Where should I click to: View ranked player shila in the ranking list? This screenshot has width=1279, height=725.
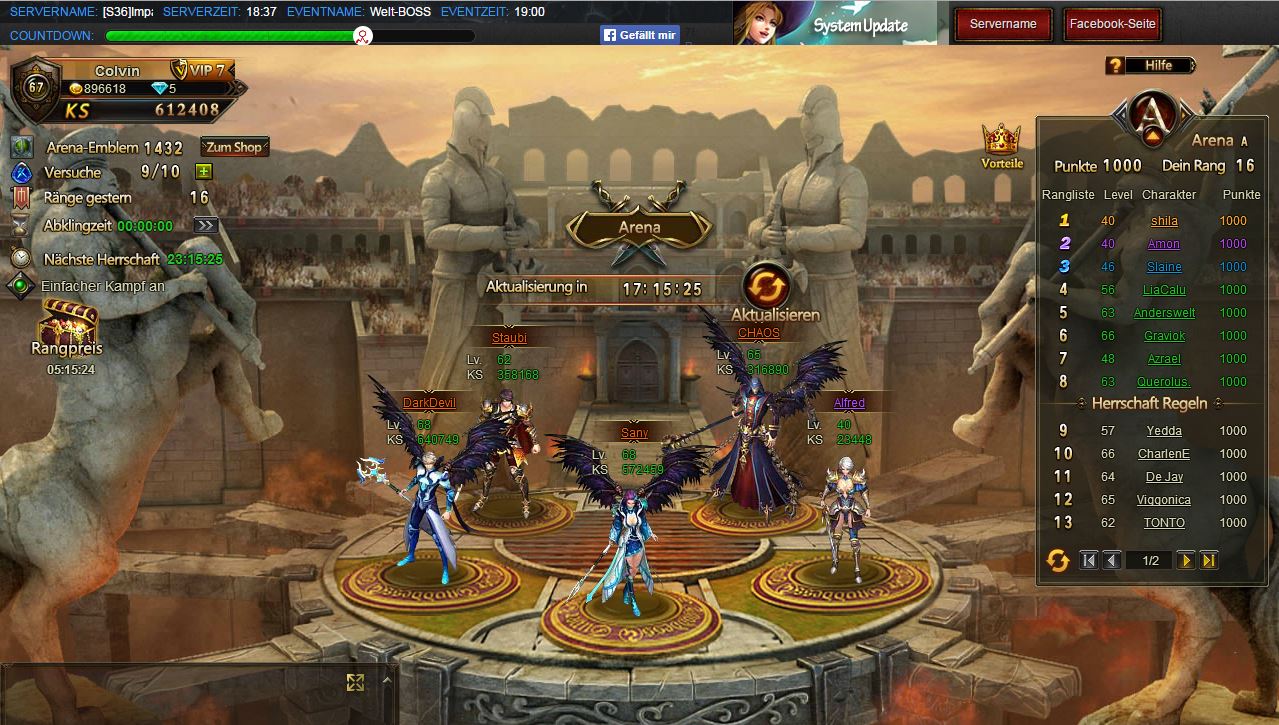point(1164,221)
